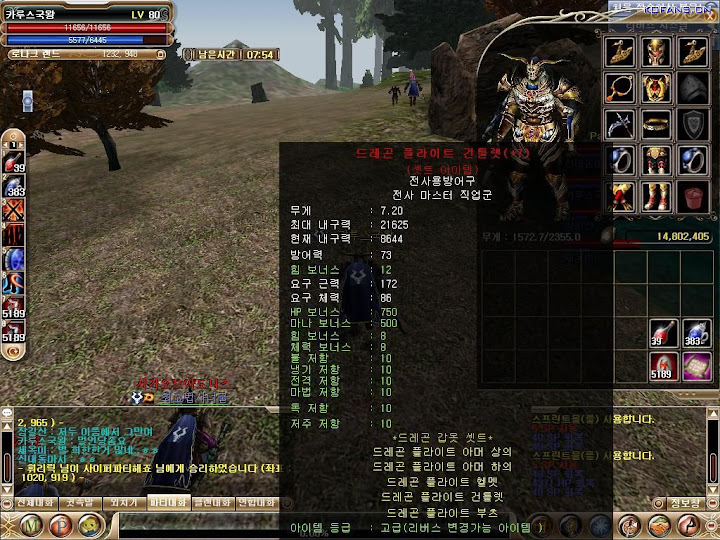Screen dimensions: 720x540
Task: Click the yellow smiley face button
Action: point(90,524)
